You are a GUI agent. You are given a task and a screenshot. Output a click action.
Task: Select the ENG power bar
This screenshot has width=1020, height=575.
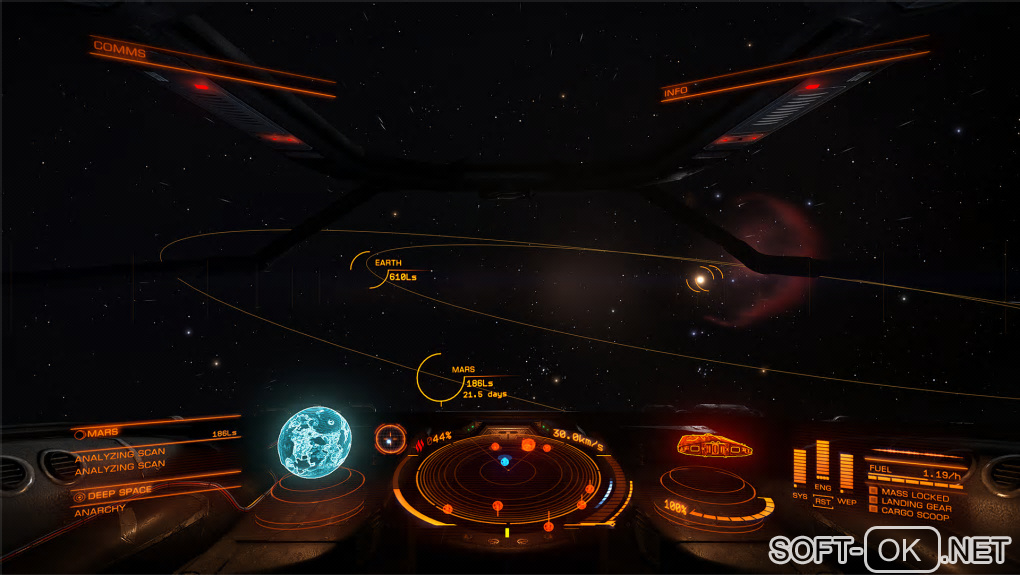click(823, 462)
